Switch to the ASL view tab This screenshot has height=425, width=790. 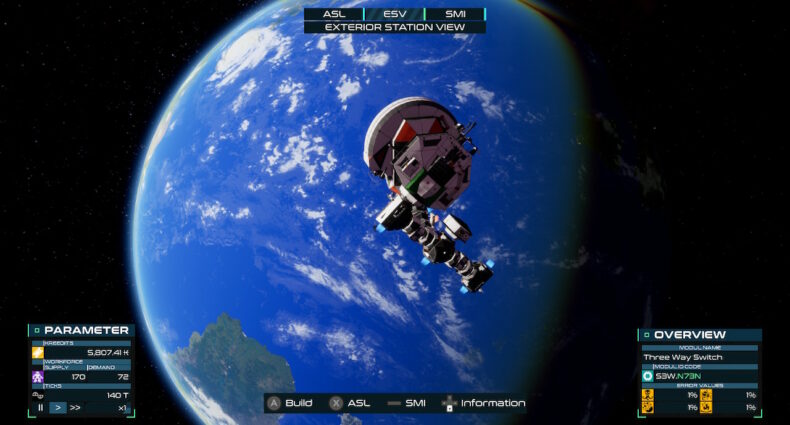pyautogui.click(x=334, y=14)
